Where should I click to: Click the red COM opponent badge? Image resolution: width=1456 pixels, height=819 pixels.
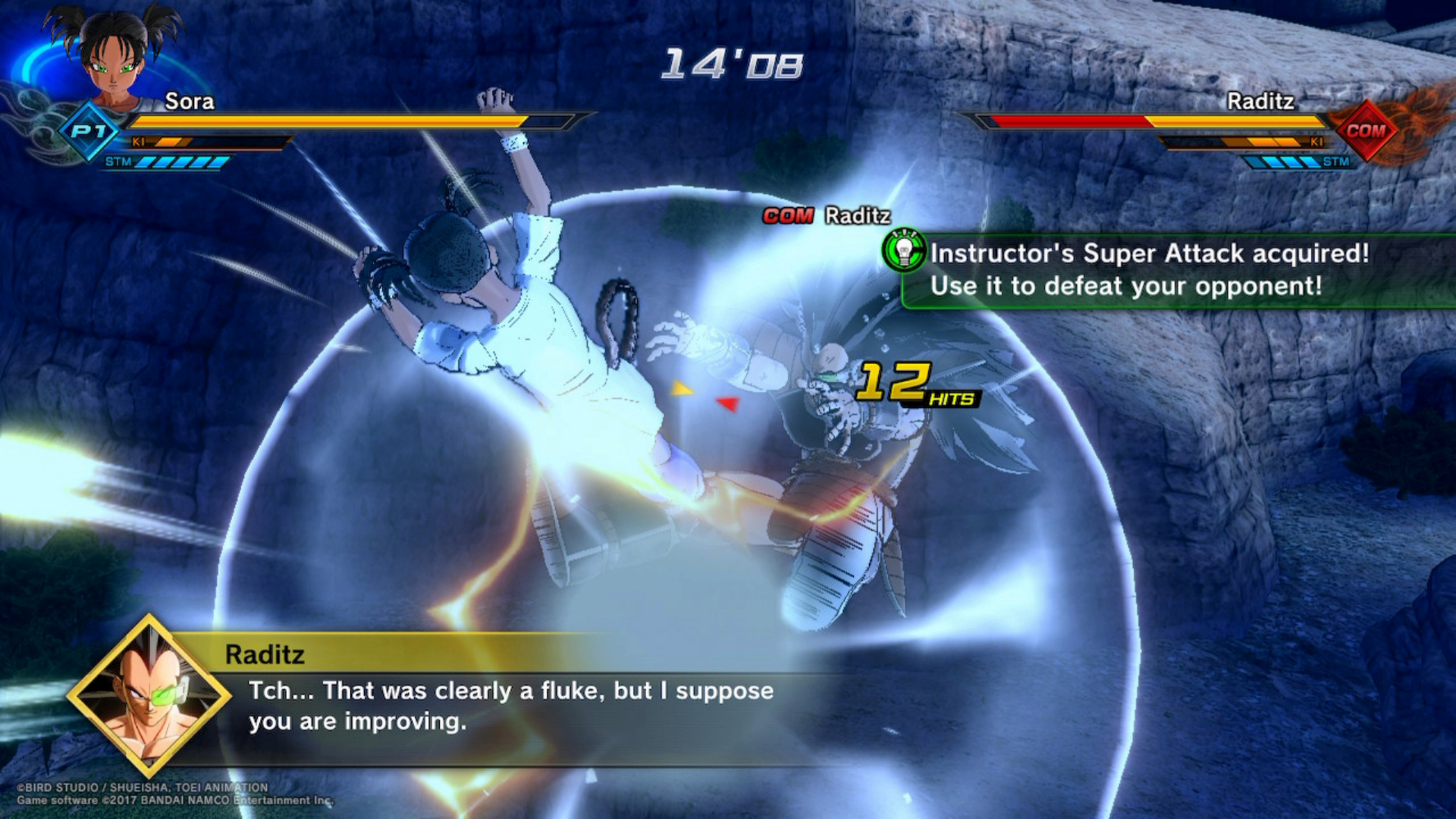pos(1365,130)
